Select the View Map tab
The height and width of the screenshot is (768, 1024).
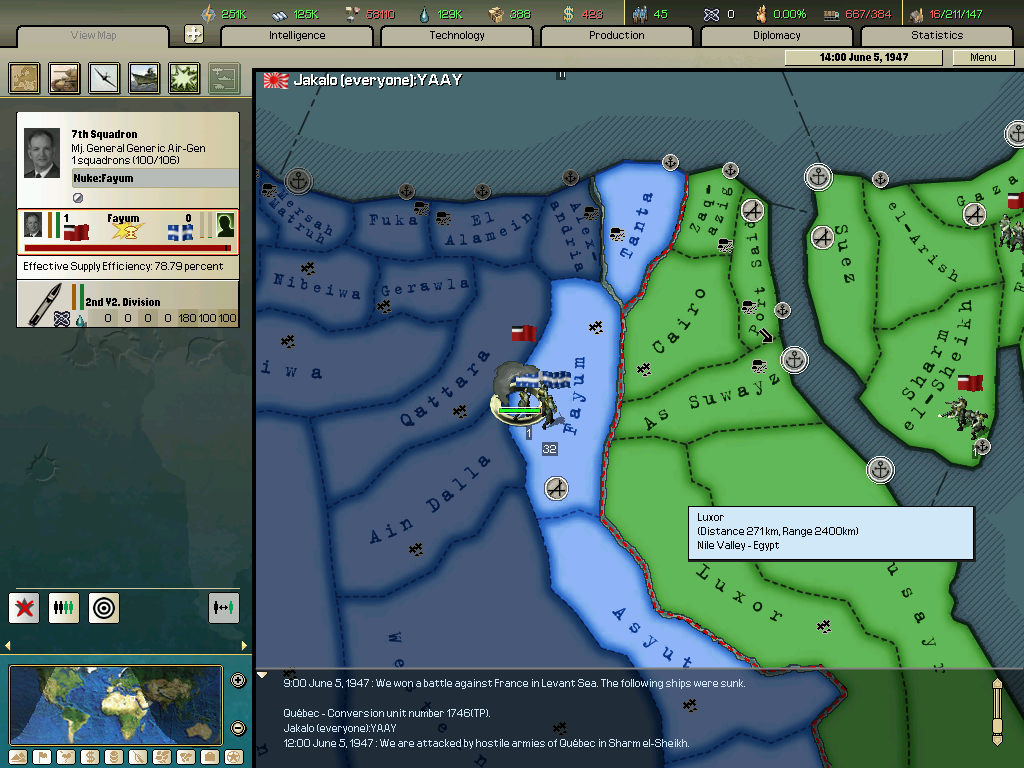point(94,36)
